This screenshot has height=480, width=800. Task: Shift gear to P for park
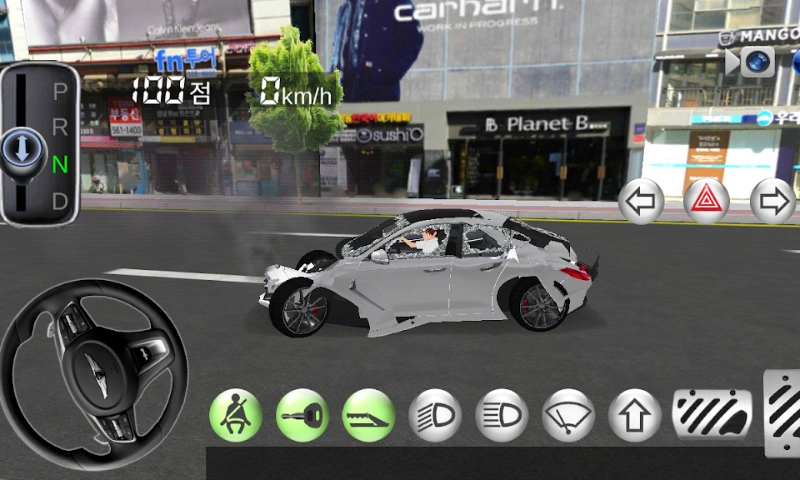(x=60, y=91)
